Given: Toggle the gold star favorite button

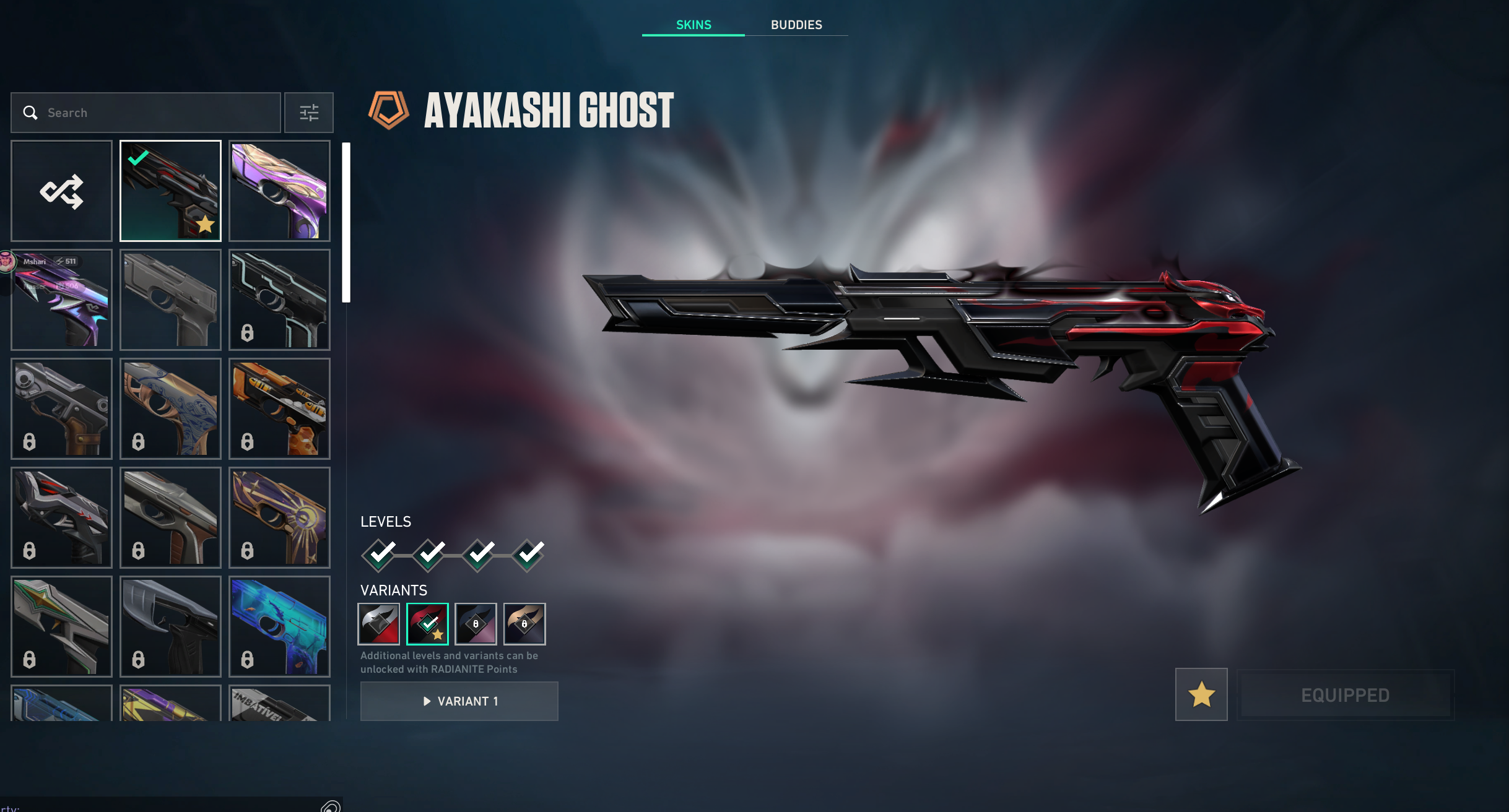Looking at the screenshot, I should (x=1201, y=694).
